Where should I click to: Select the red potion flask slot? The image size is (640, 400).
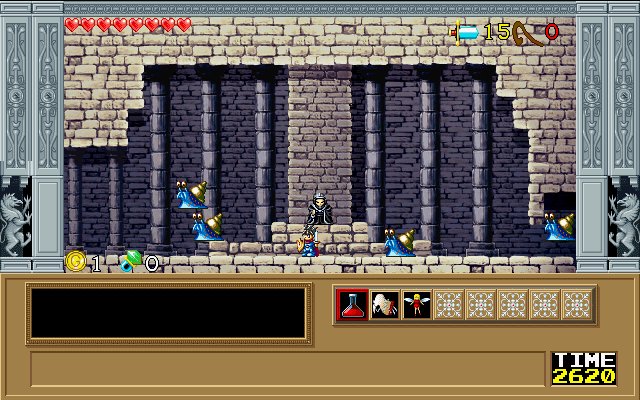click(x=353, y=305)
